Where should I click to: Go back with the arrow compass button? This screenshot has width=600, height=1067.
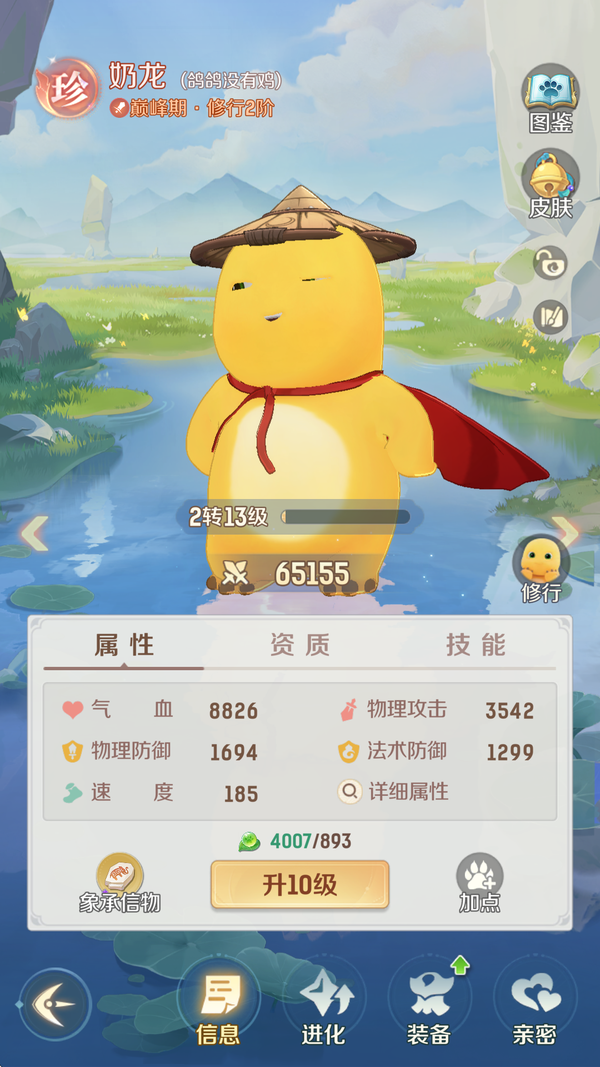55,1004
